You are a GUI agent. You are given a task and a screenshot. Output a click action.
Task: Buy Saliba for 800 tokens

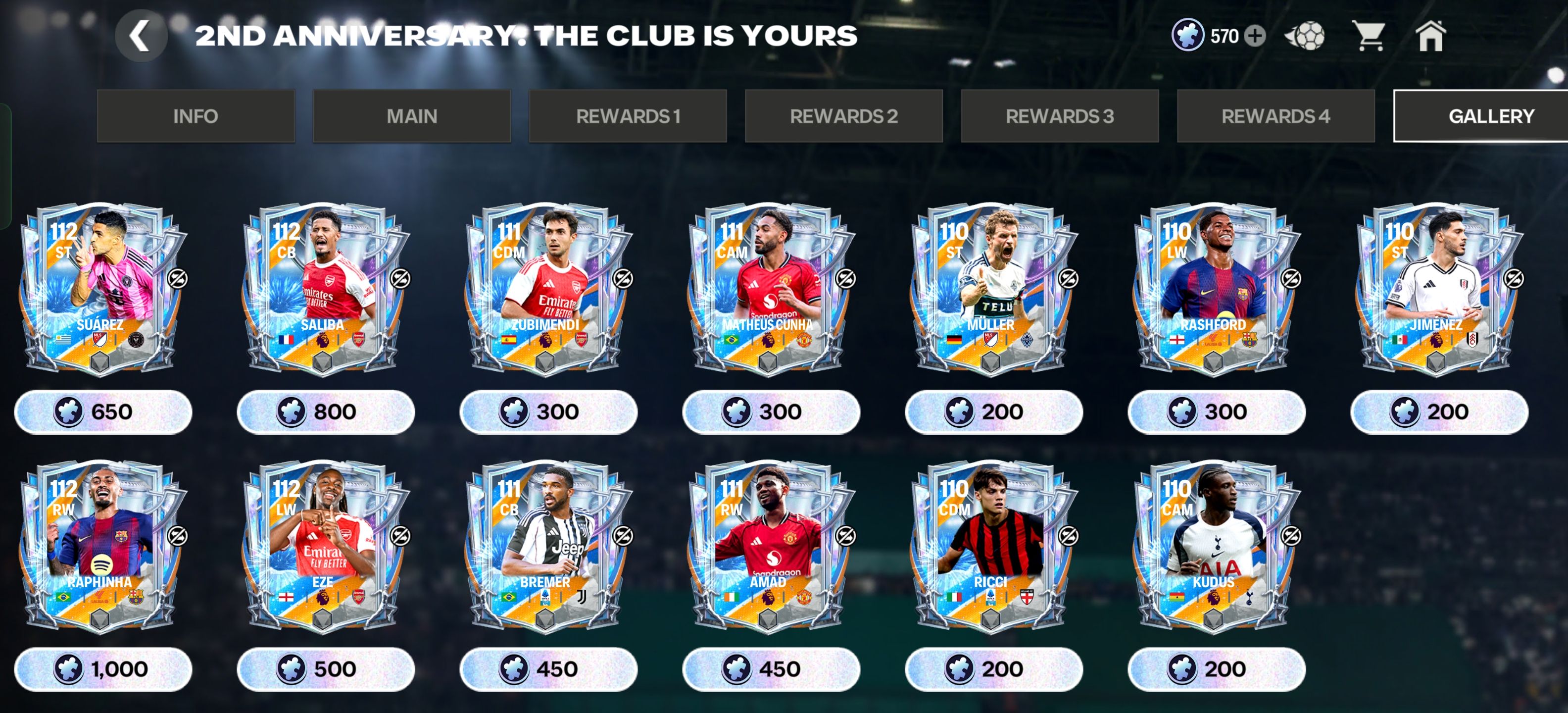pos(325,412)
